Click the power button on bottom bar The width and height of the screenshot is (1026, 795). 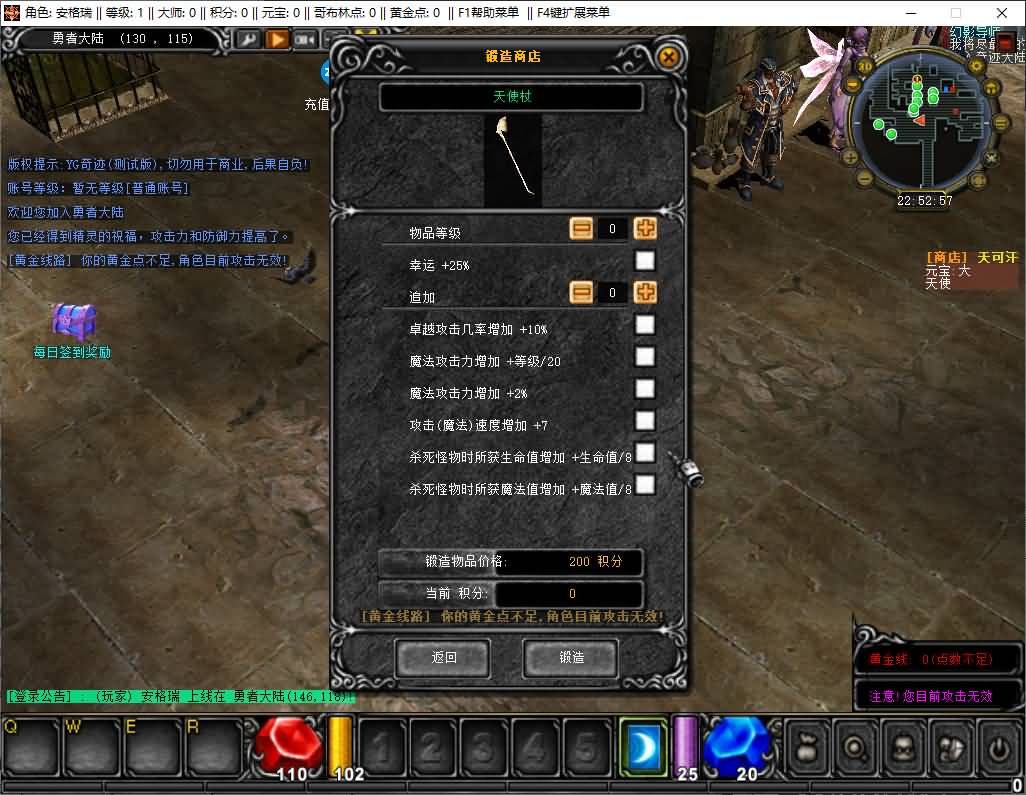pyautogui.click(x=998, y=747)
